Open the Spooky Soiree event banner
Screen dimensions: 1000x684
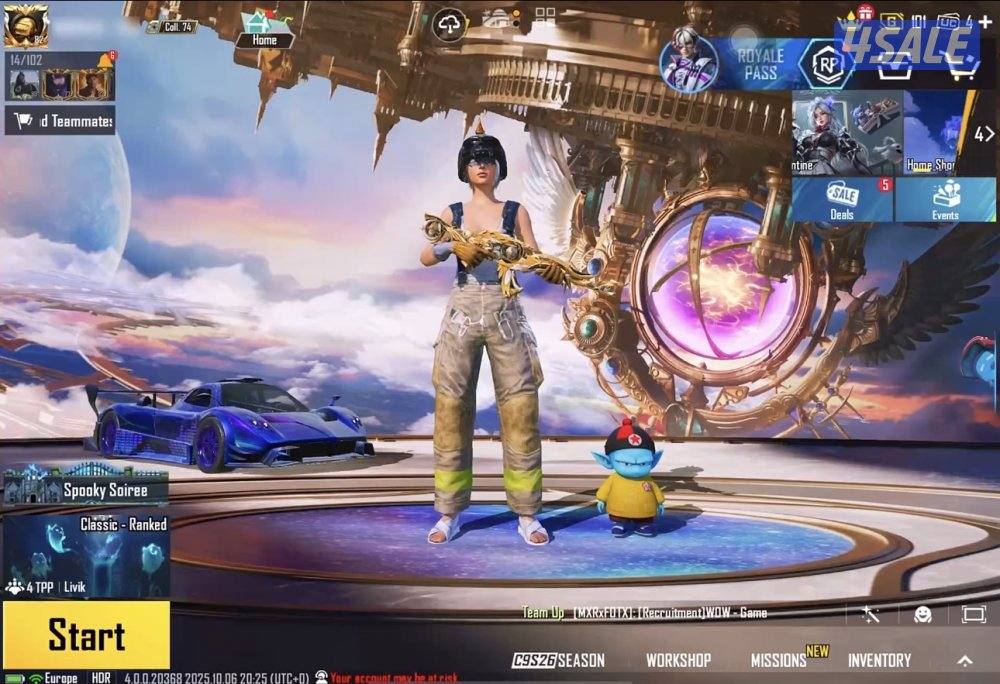86,489
